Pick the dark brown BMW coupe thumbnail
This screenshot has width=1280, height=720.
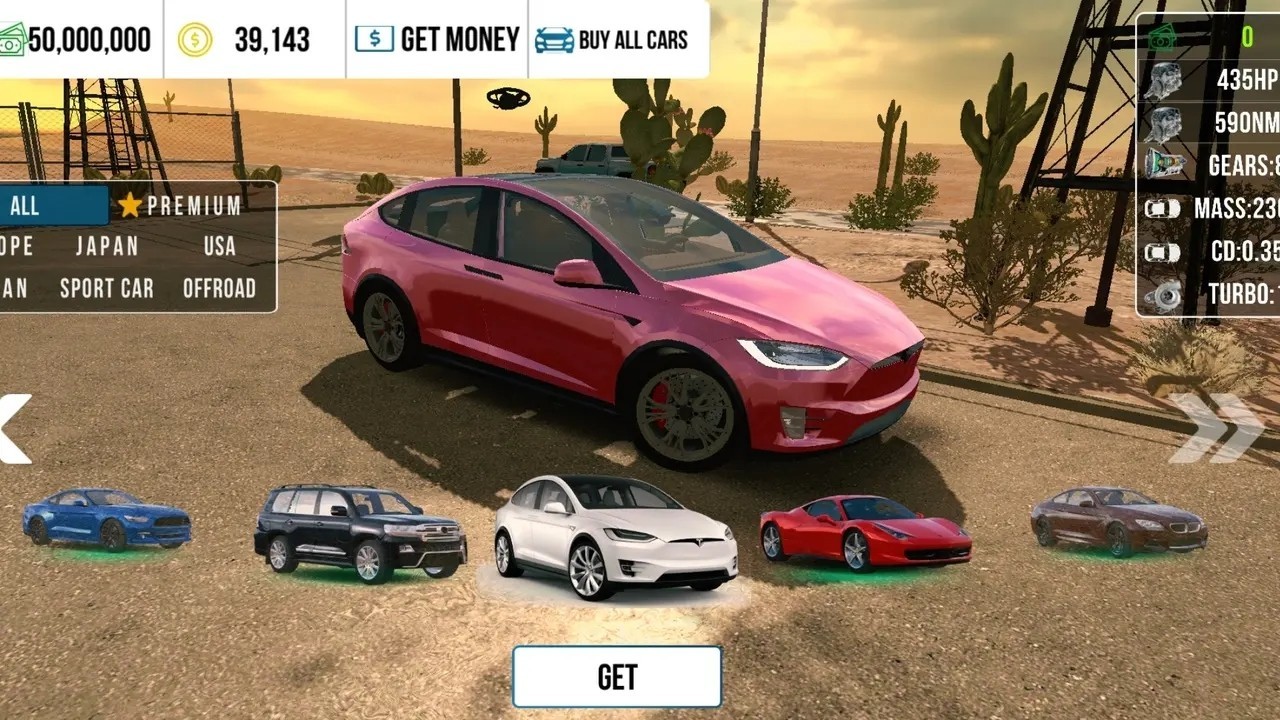pos(1118,522)
